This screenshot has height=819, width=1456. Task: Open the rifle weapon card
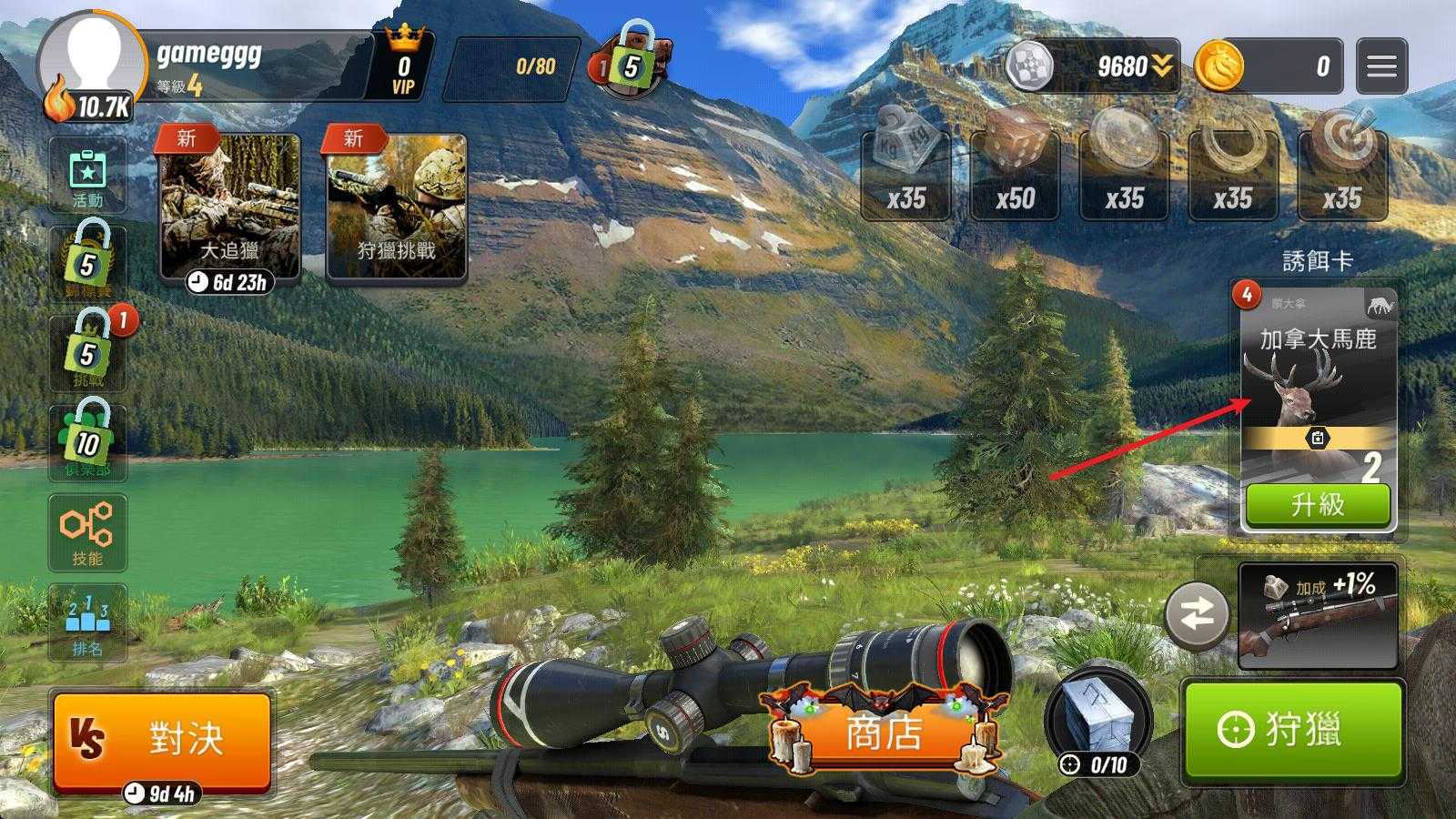tap(1318, 616)
